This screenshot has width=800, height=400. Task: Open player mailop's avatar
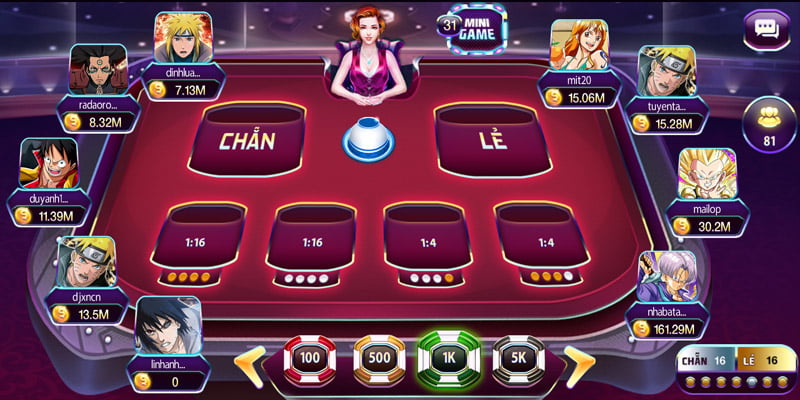(x=707, y=176)
